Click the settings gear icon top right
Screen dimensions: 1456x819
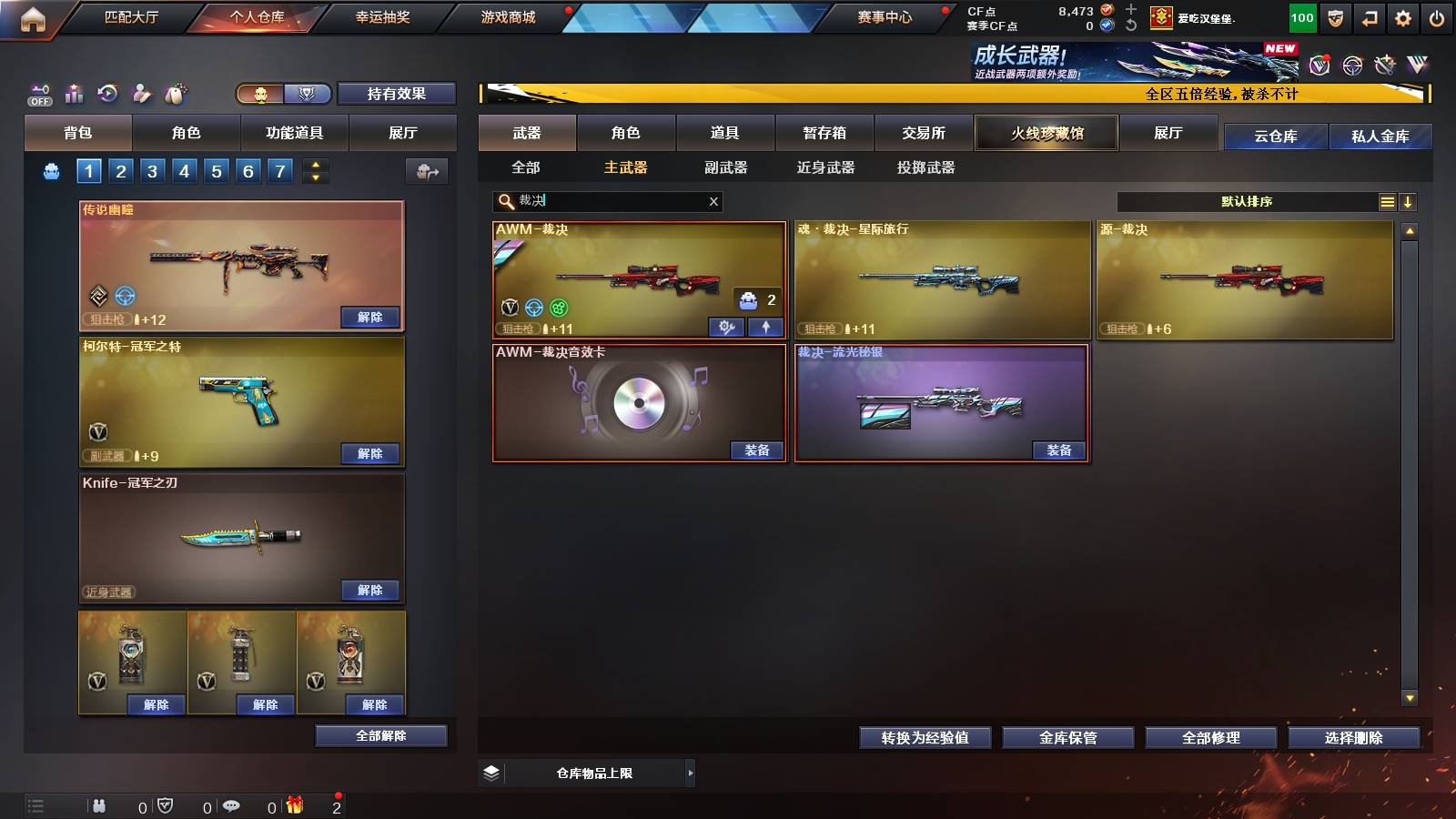1403,16
